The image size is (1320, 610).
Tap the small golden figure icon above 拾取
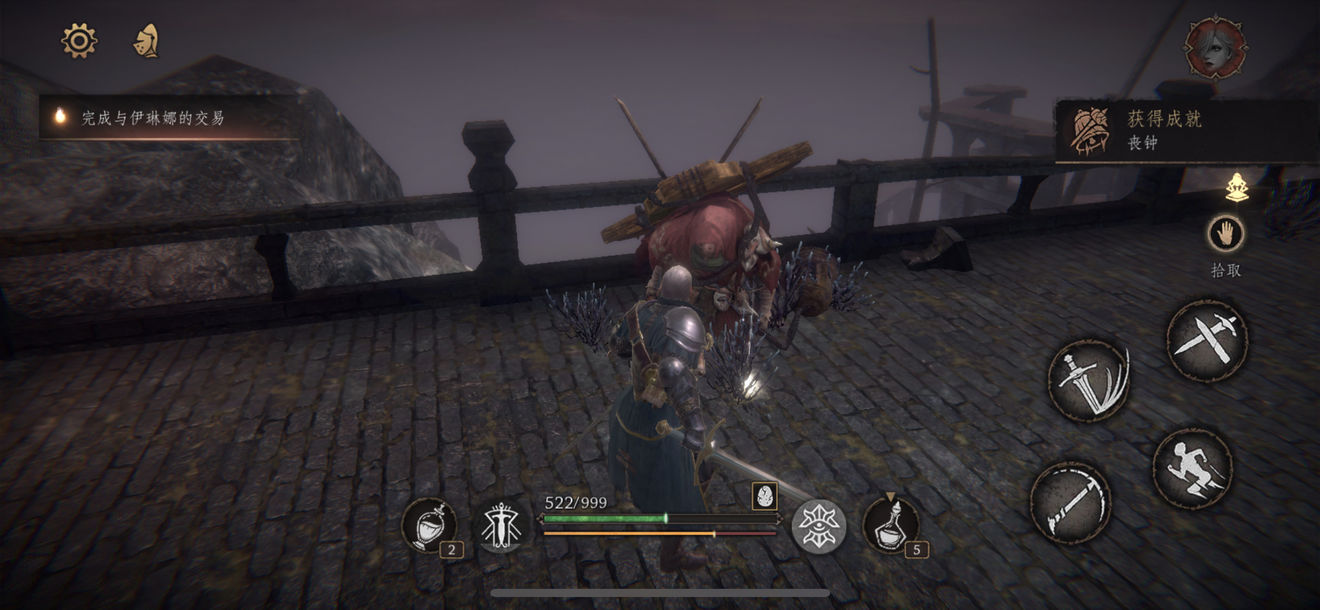1237,187
